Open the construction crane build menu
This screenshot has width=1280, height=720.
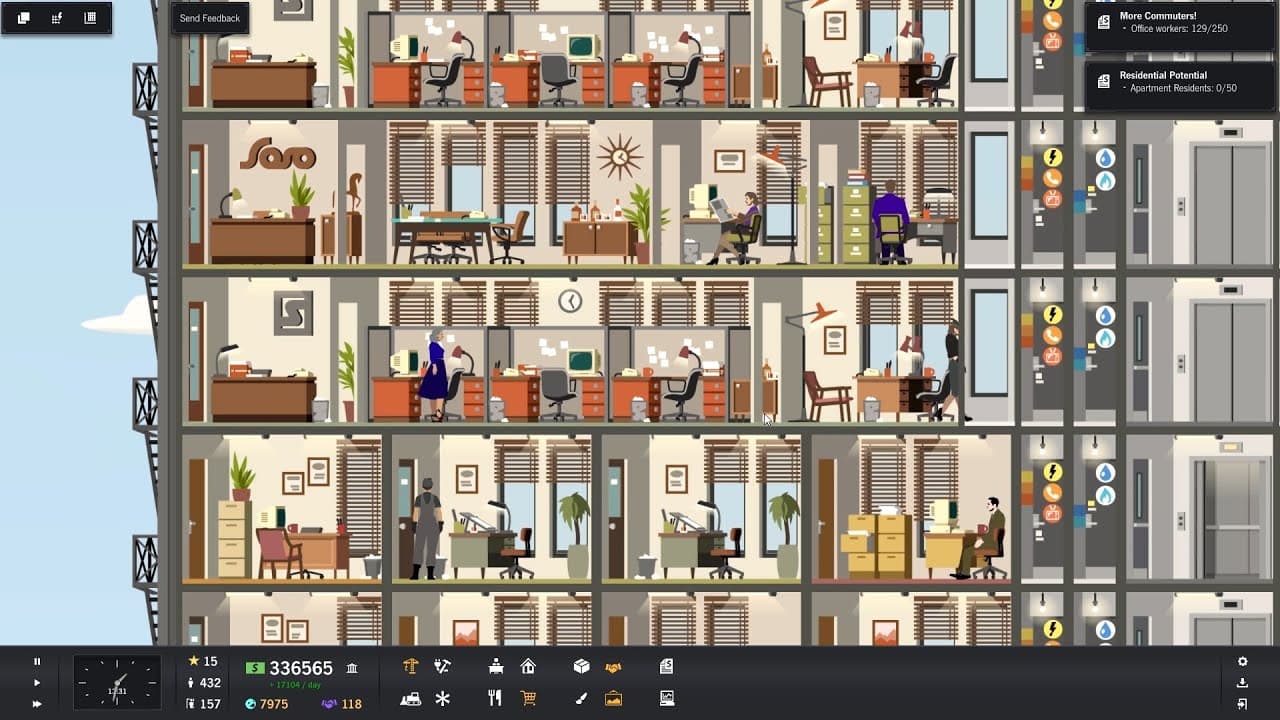click(x=413, y=666)
